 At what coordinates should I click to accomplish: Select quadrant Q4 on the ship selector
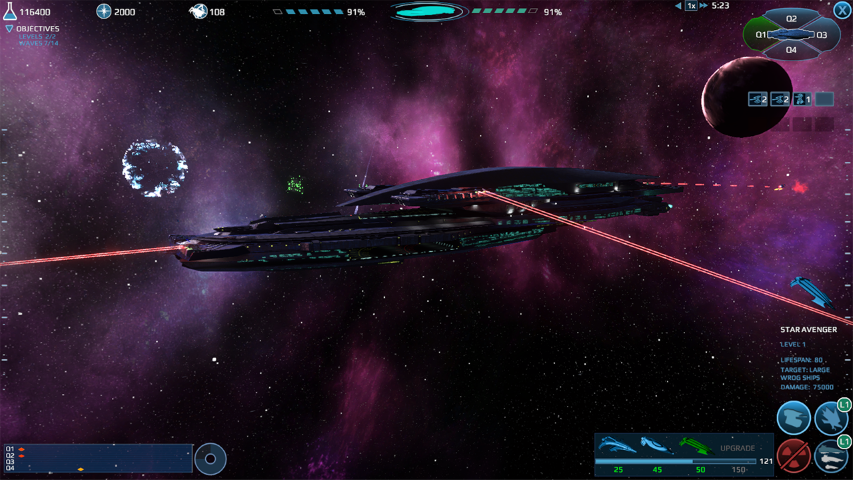click(x=791, y=50)
